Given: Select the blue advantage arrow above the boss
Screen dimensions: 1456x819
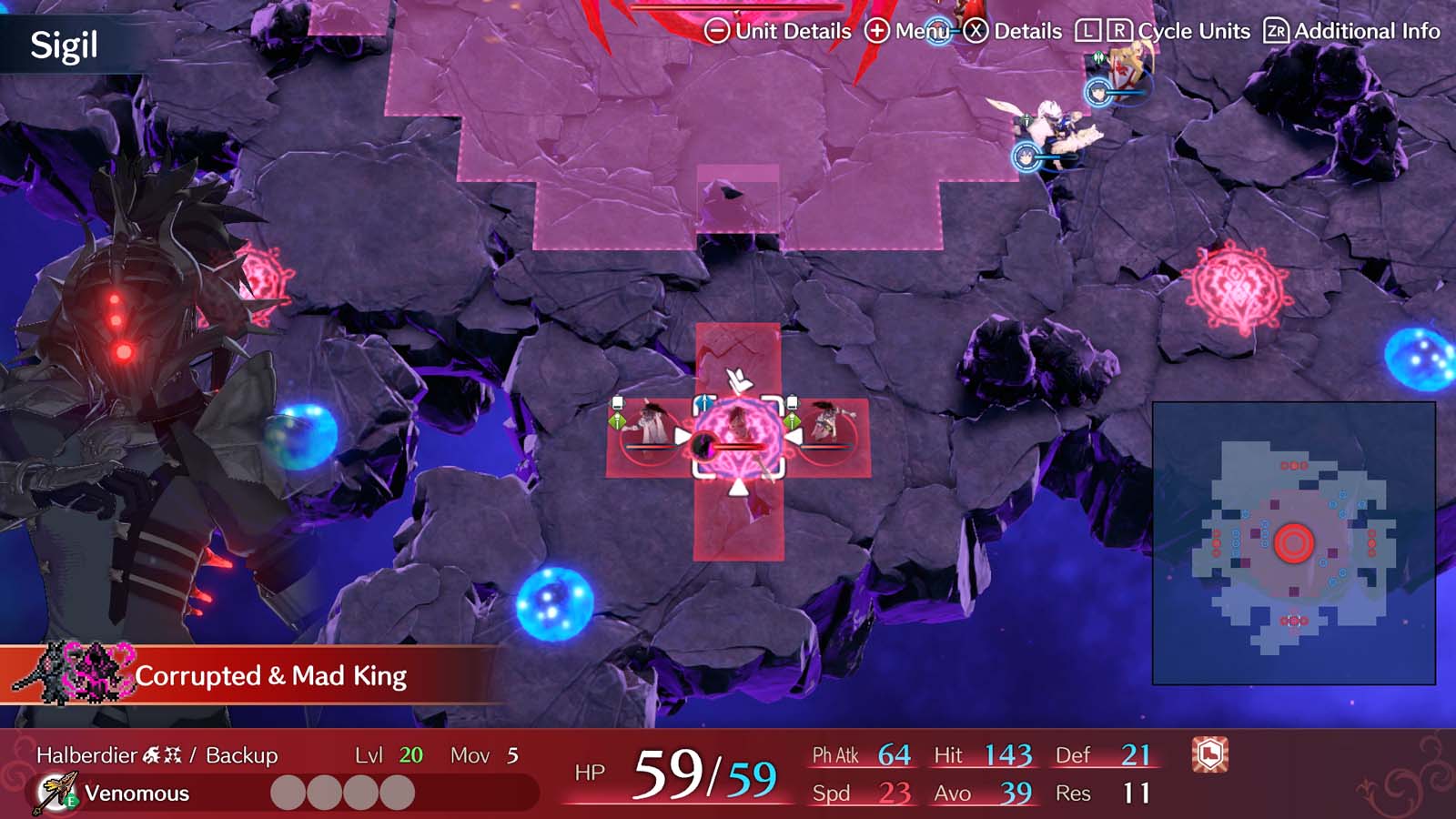Looking at the screenshot, I should (x=703, y=401).
